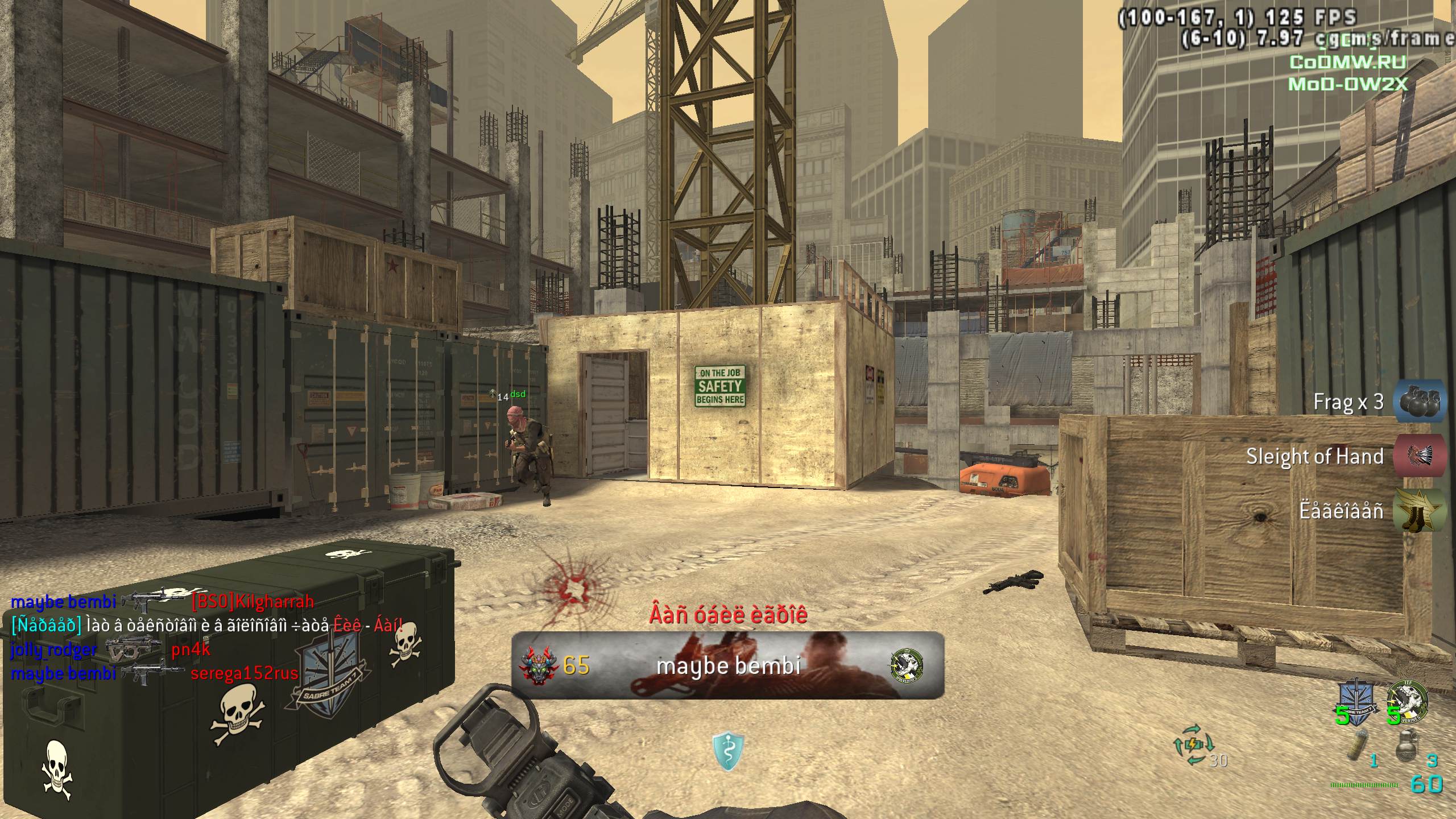Viewport: 1456px width, 819px height.
Task: Select the demon rank emblem beside 65
Action: [x=536, y=665]
